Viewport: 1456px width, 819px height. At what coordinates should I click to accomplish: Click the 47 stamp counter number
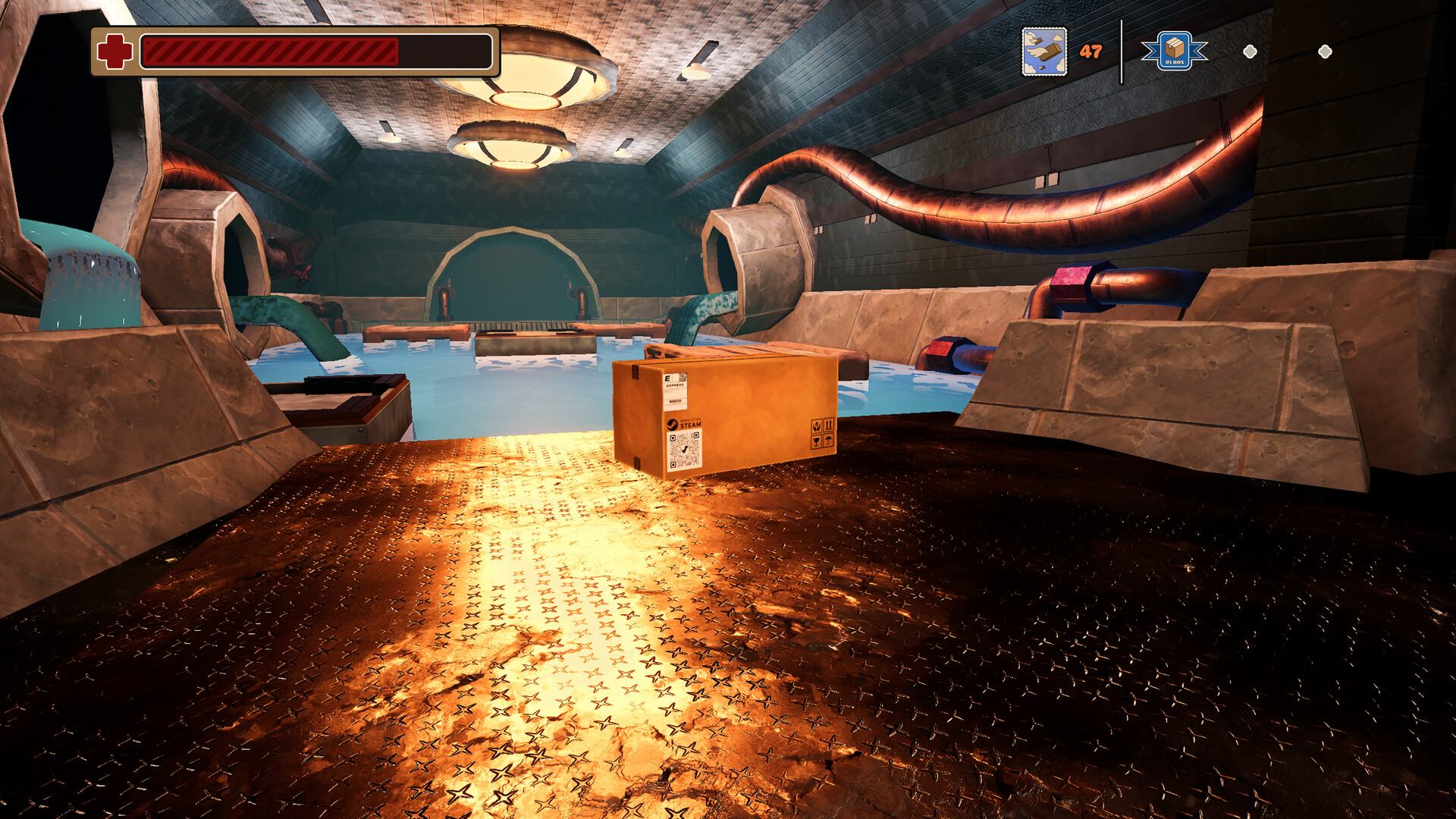coord(1090,52)
